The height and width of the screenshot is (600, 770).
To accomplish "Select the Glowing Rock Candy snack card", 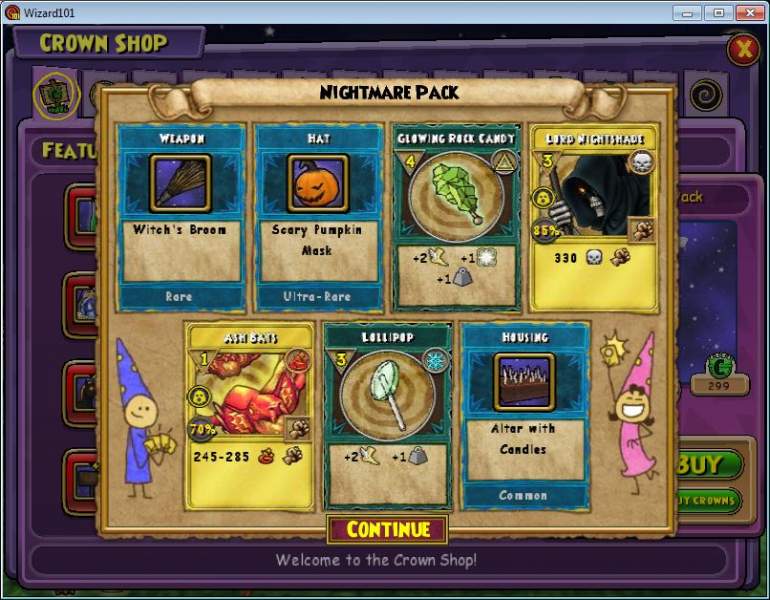I will pos(456,217).
